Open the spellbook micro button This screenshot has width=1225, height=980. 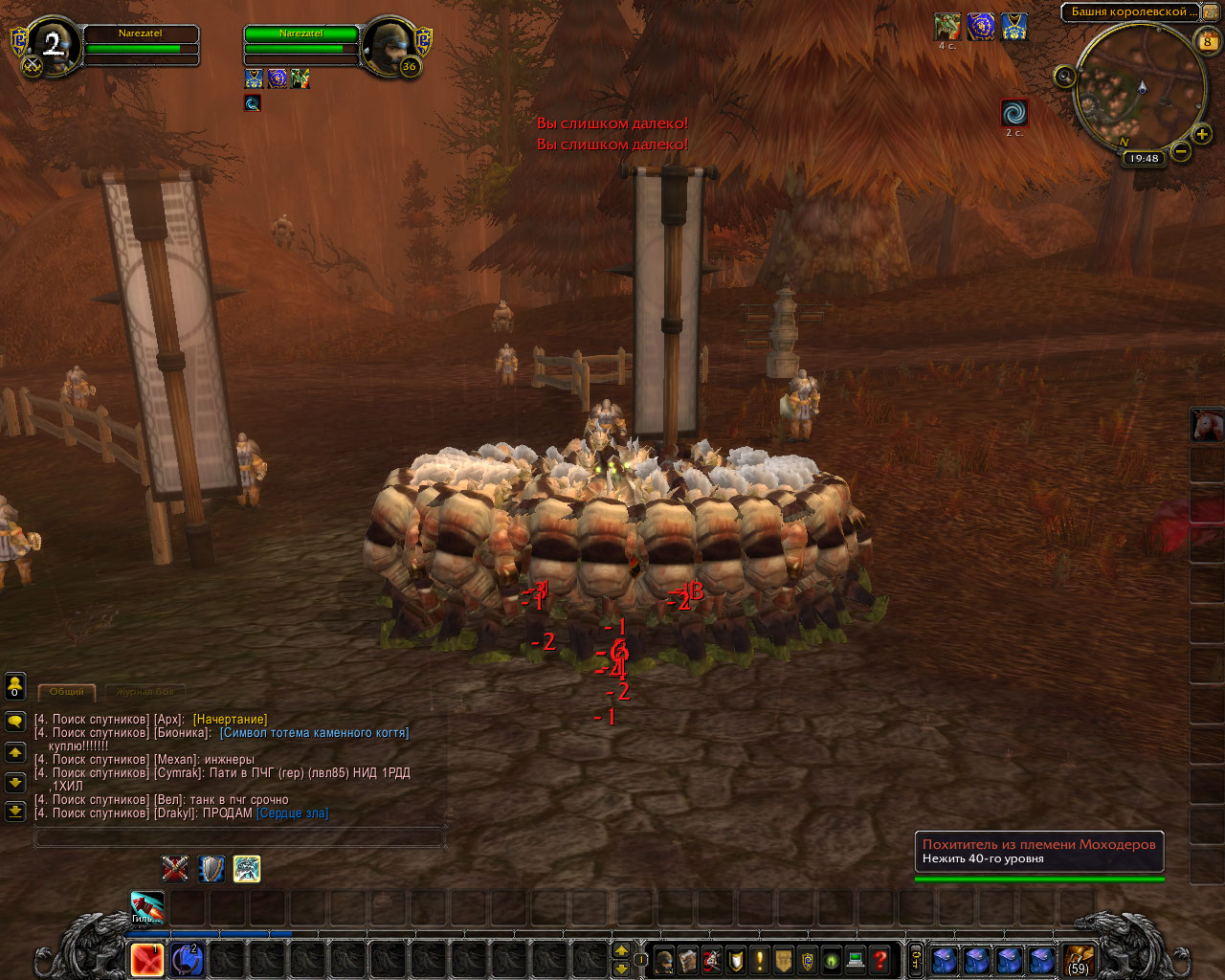(688, 960)
